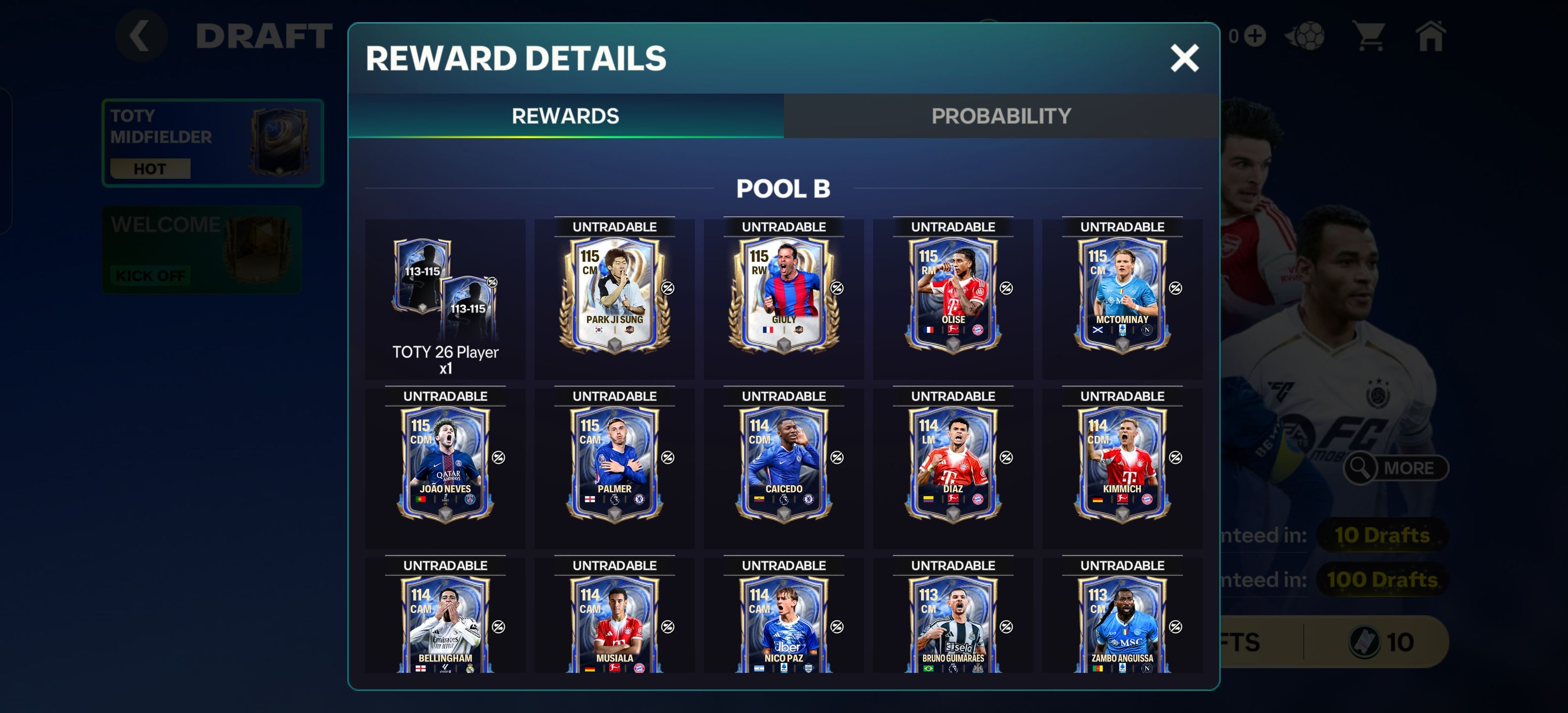Close the Reward Details popup
The width and height of the screenshot is (1568, 713).
[x=1184, y=58]
